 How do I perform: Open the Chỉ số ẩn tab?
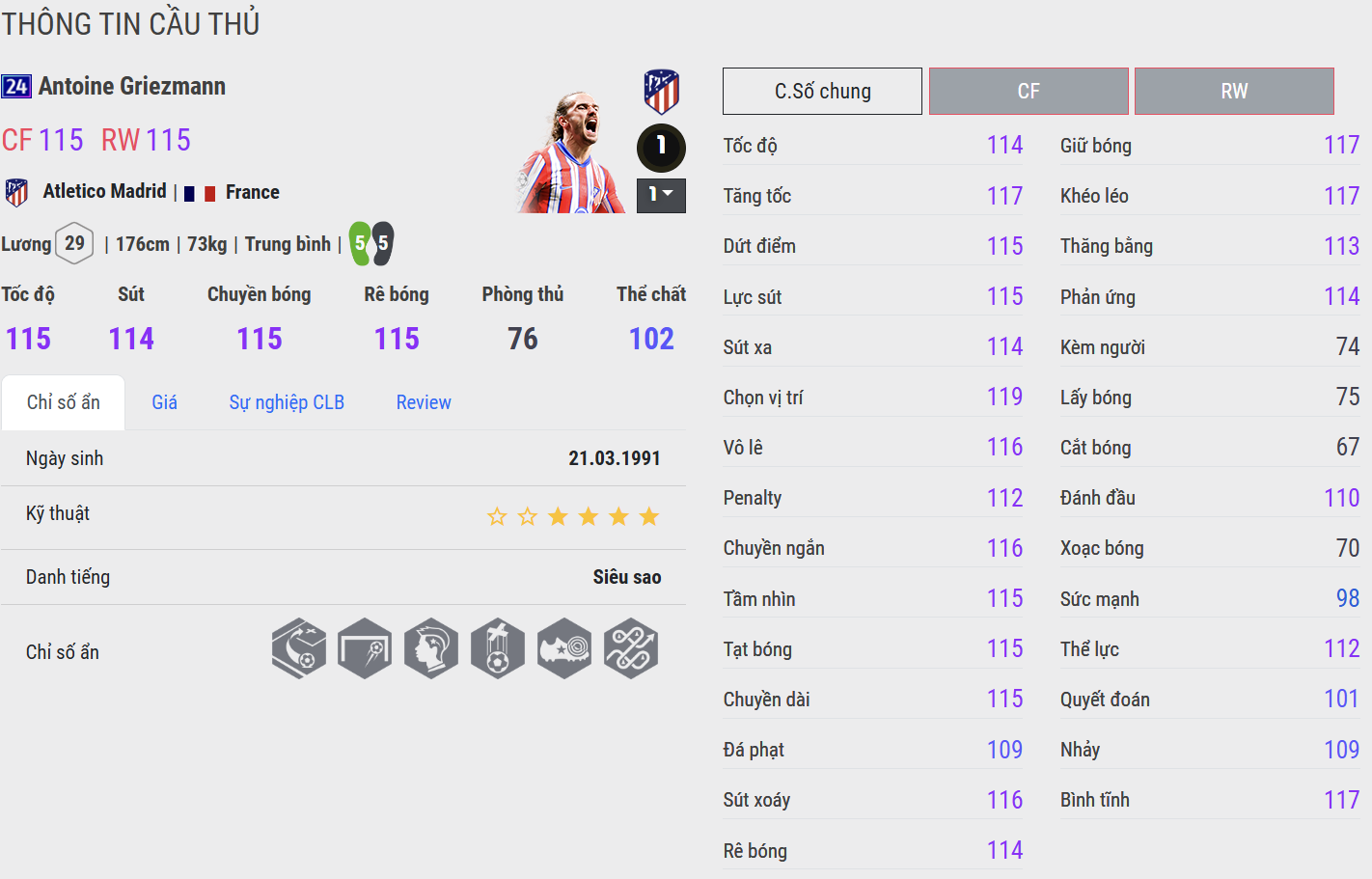pos(64,402)
